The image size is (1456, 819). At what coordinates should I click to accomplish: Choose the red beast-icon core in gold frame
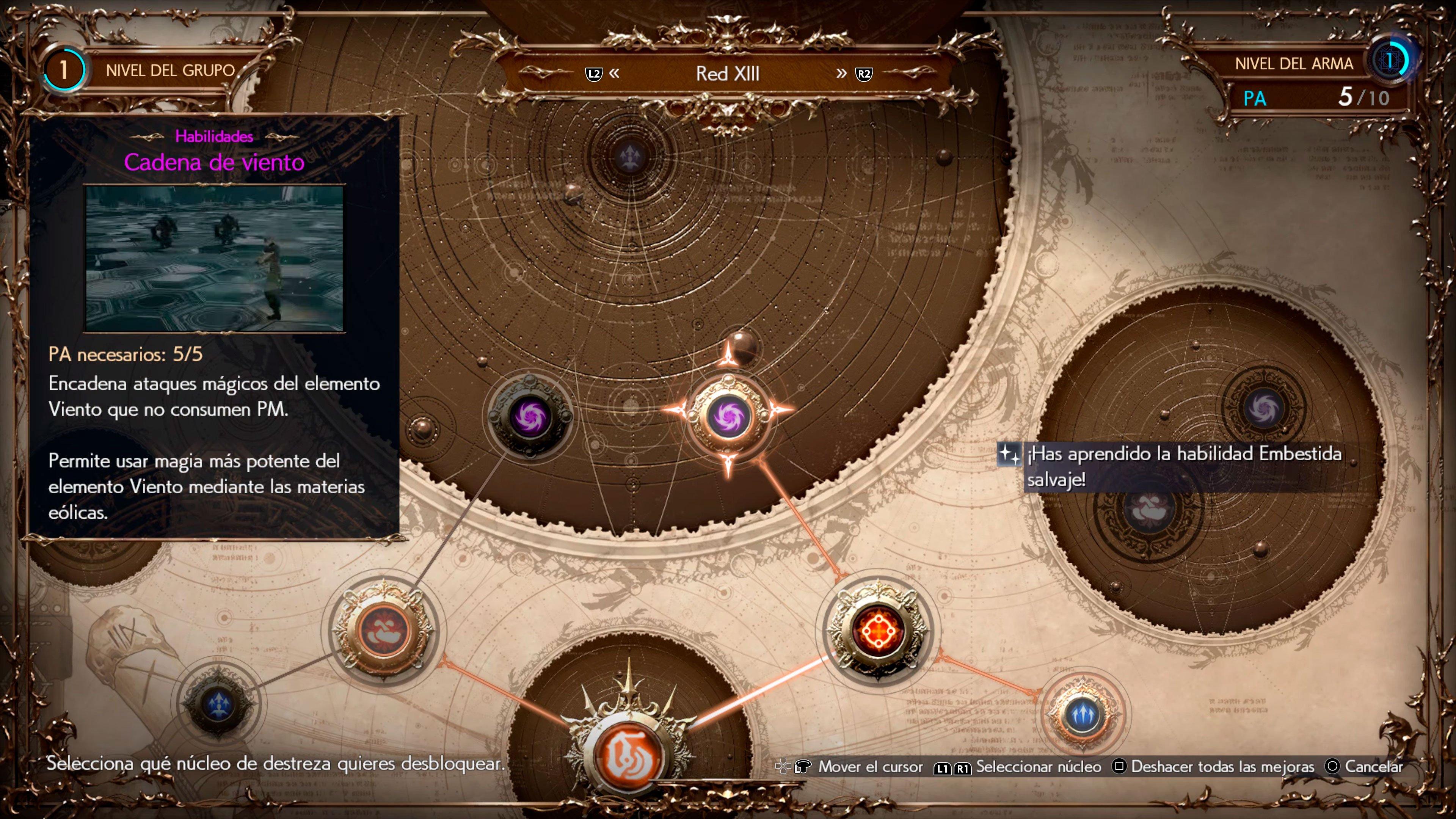coord(383,631)
